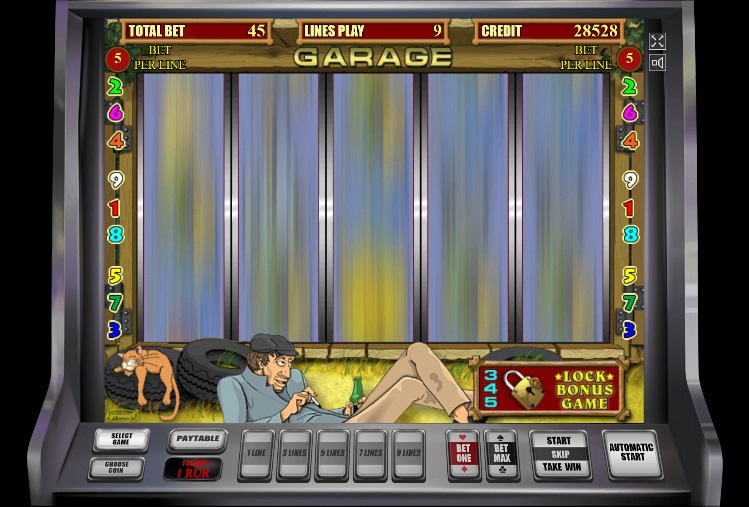Hit the Start / Skip / Take Win button
Screen dimensions: 749x507
pyautogui.click(x=560, y=454)
